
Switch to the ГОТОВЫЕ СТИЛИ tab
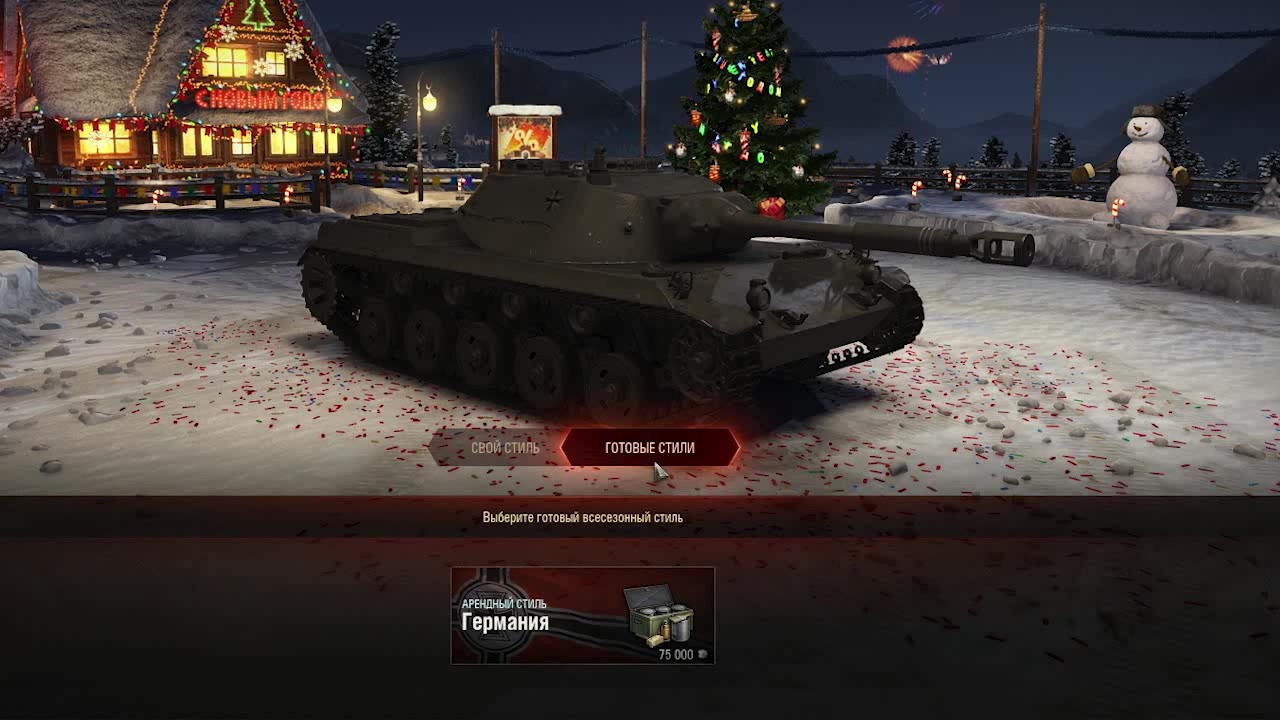(x=650, y=448)
